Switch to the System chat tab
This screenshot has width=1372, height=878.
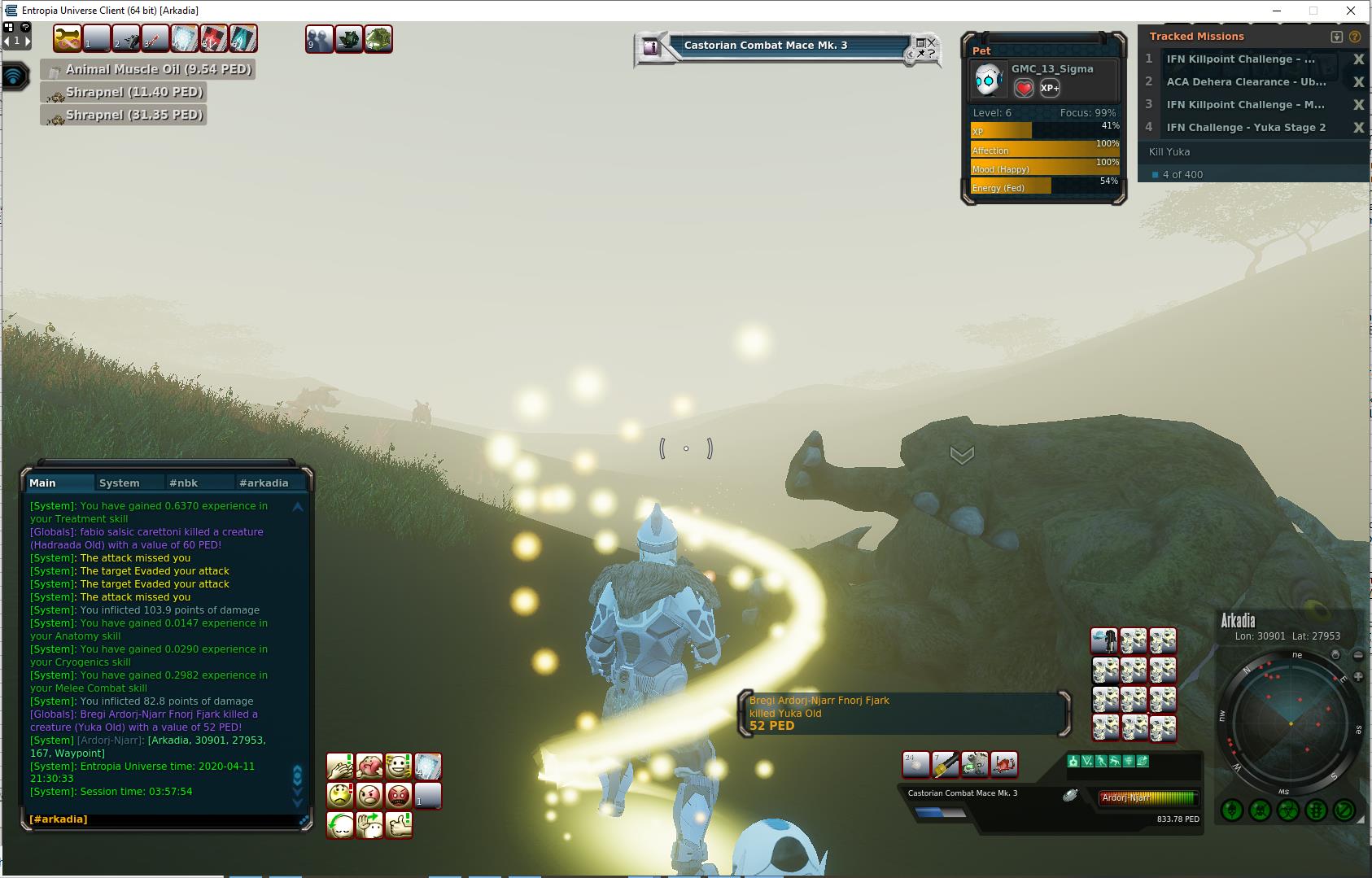click(119, 483)
